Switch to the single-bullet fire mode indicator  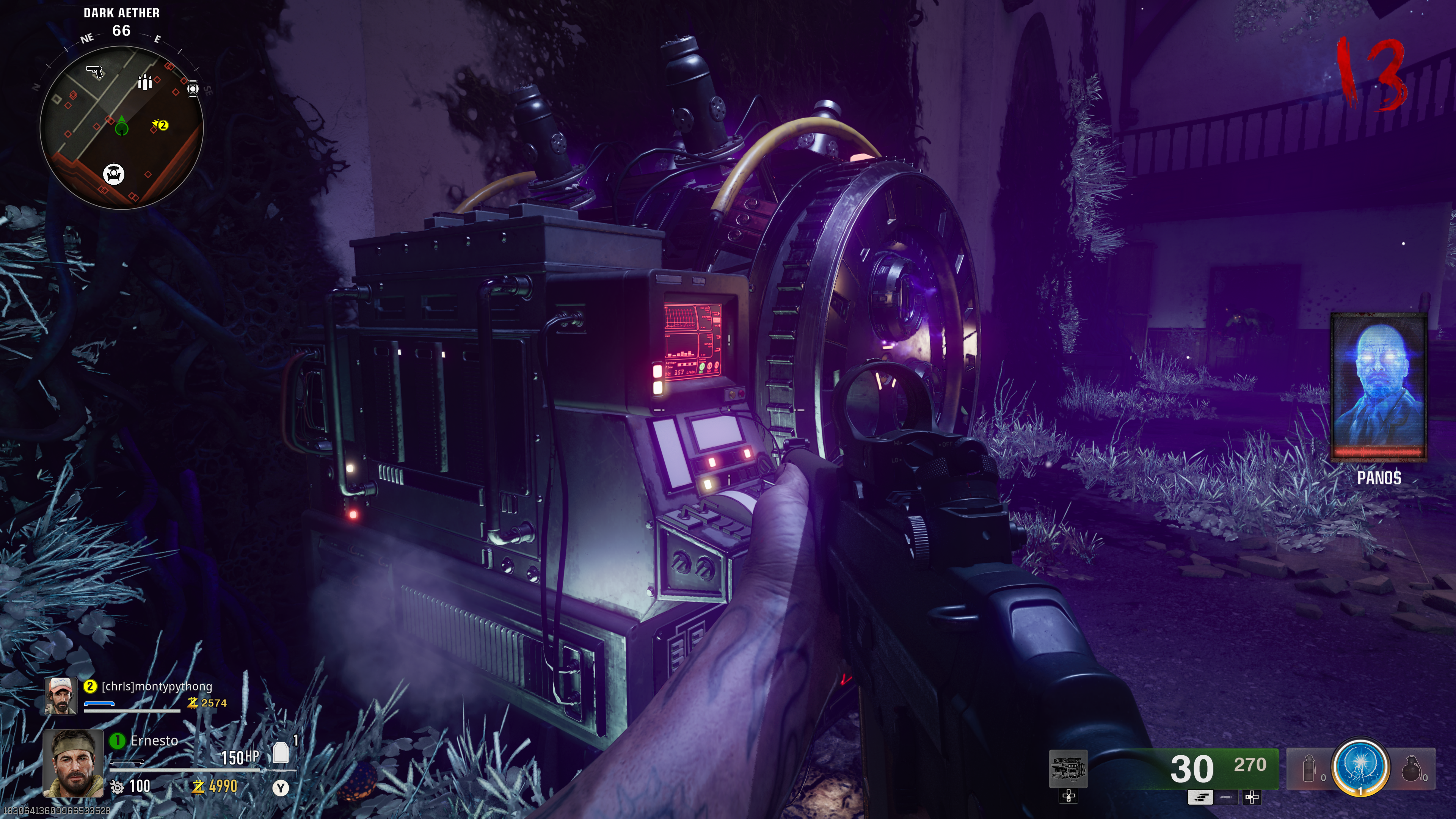click(1226, 797)
